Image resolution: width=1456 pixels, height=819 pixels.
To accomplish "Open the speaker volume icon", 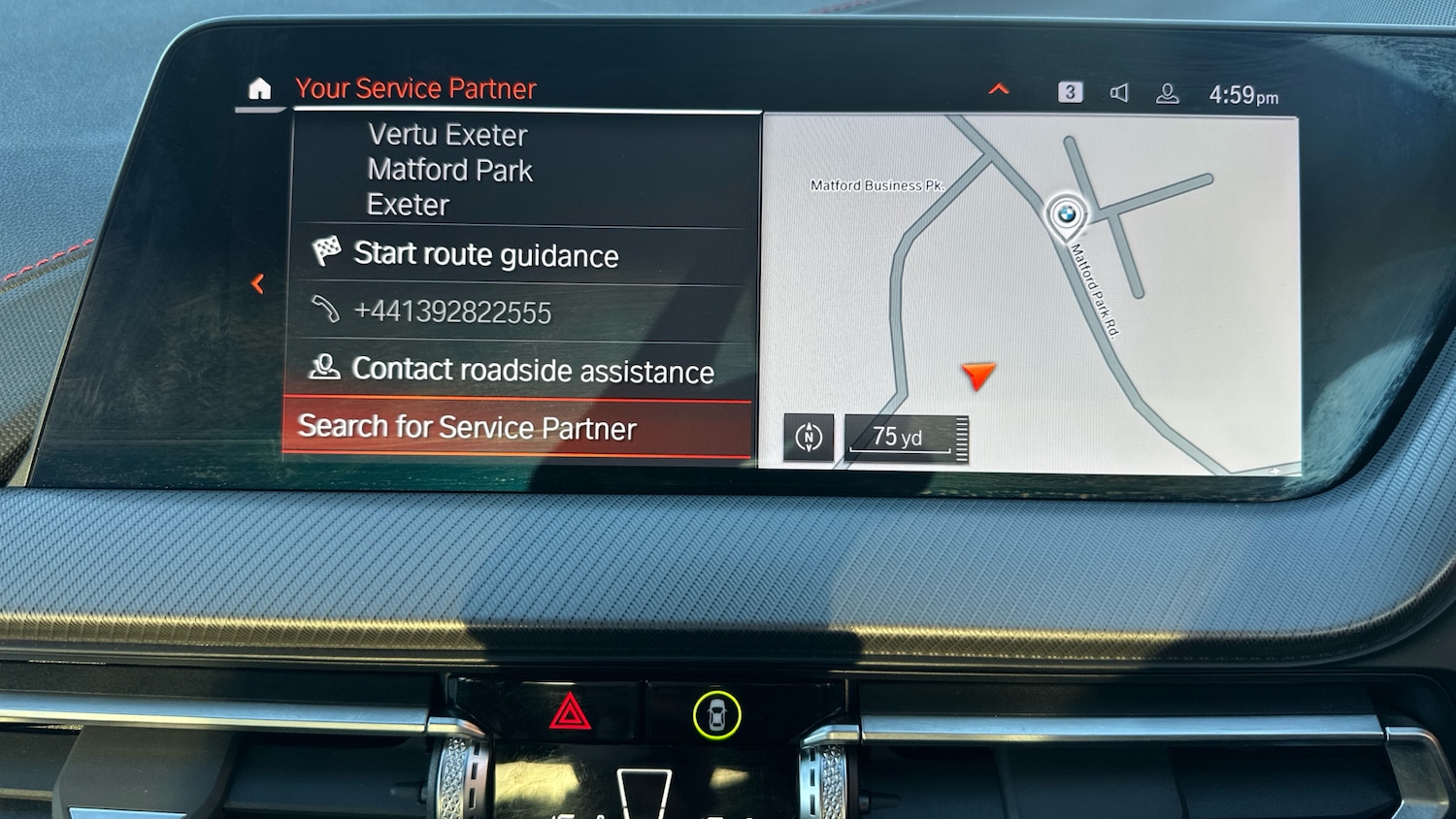I will (1120, 92).
